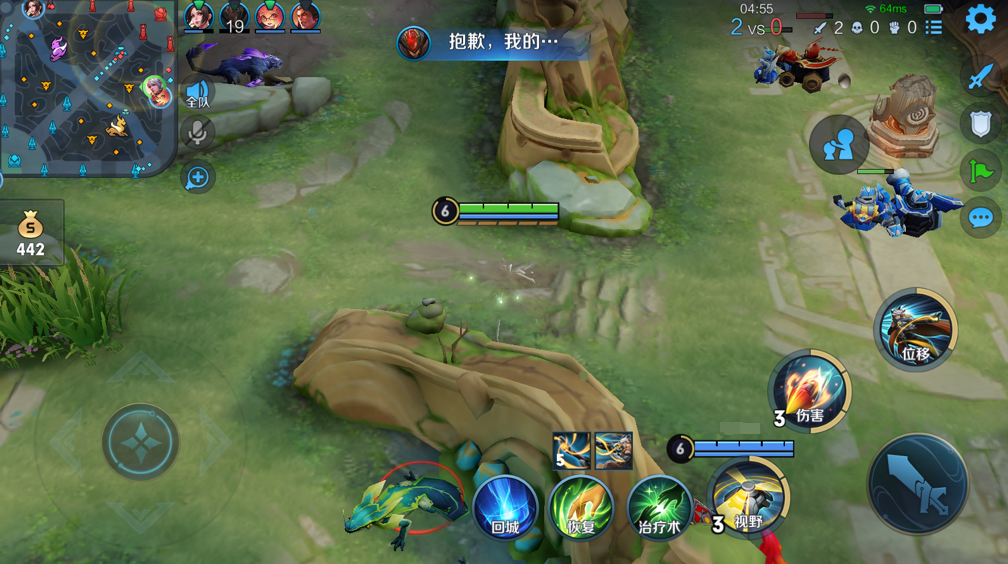
Task: Toggle the microphone button
Action: click(x=197, y=133)
